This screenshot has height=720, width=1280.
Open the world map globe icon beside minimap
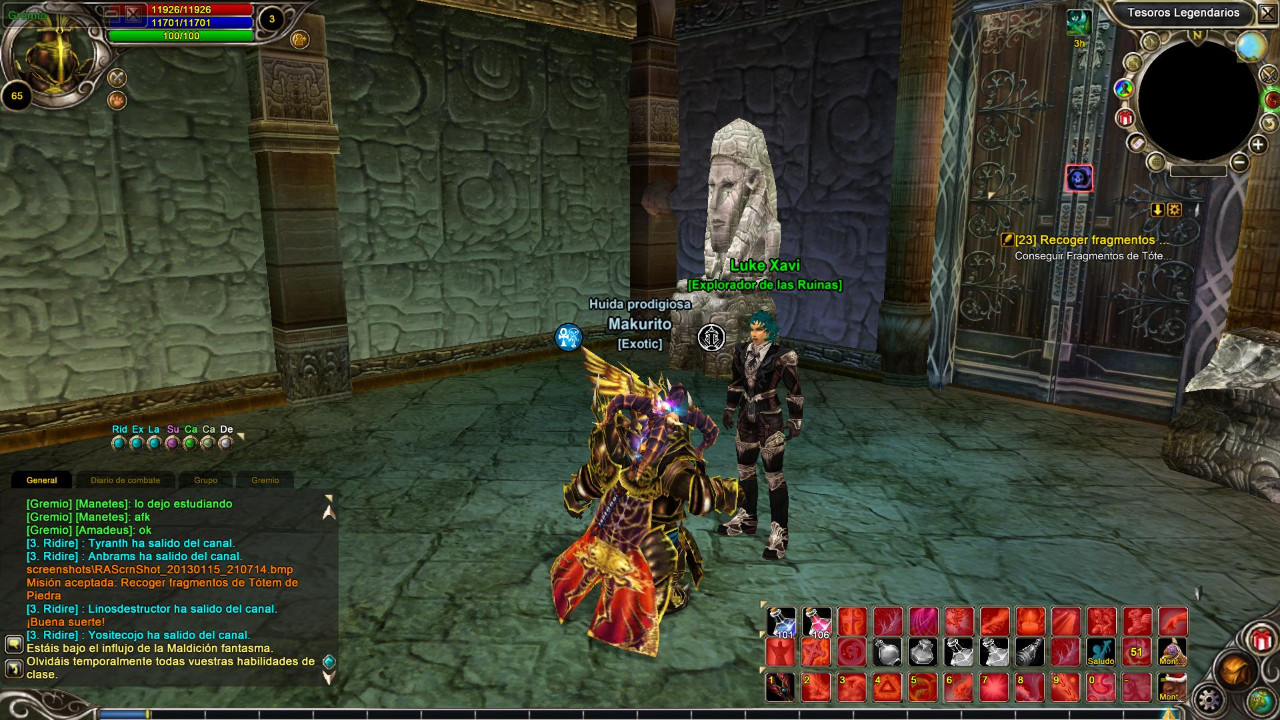[1251, 45]
